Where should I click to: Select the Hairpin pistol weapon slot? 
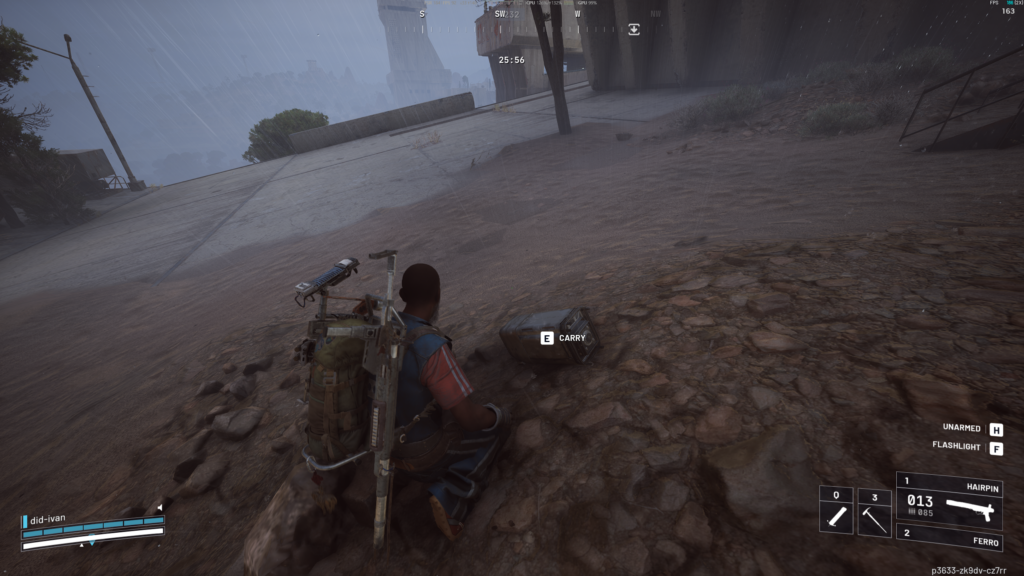click(949, 499)
